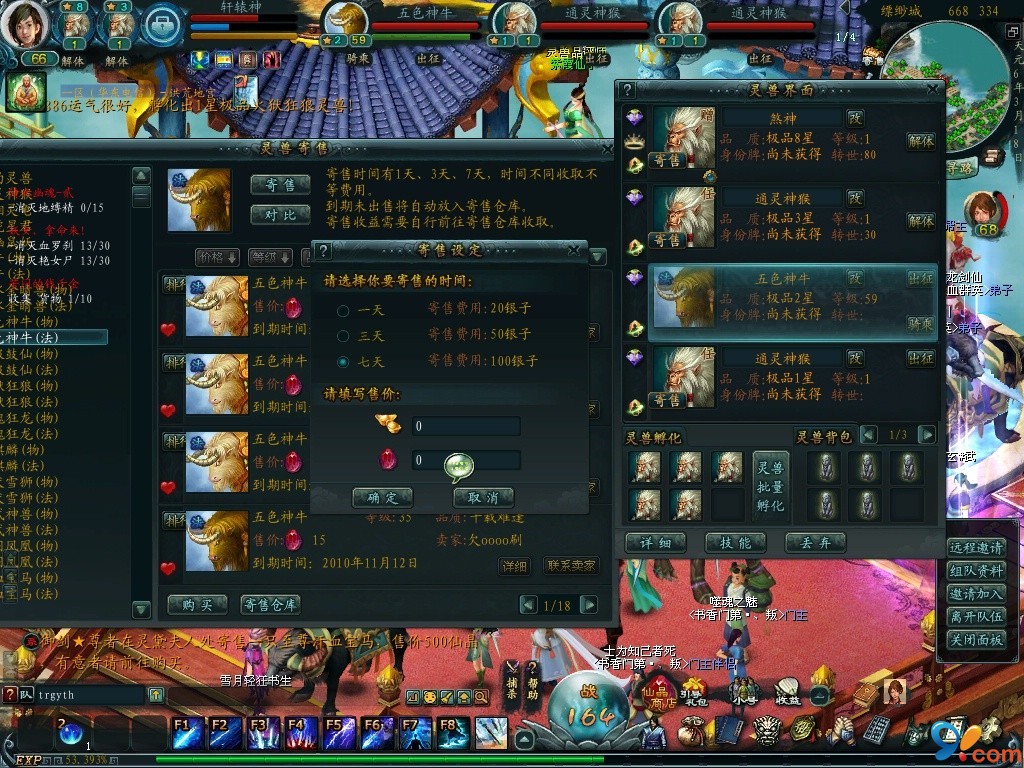Open the 寄售仓库 consignment warehouse

(270, 605)
